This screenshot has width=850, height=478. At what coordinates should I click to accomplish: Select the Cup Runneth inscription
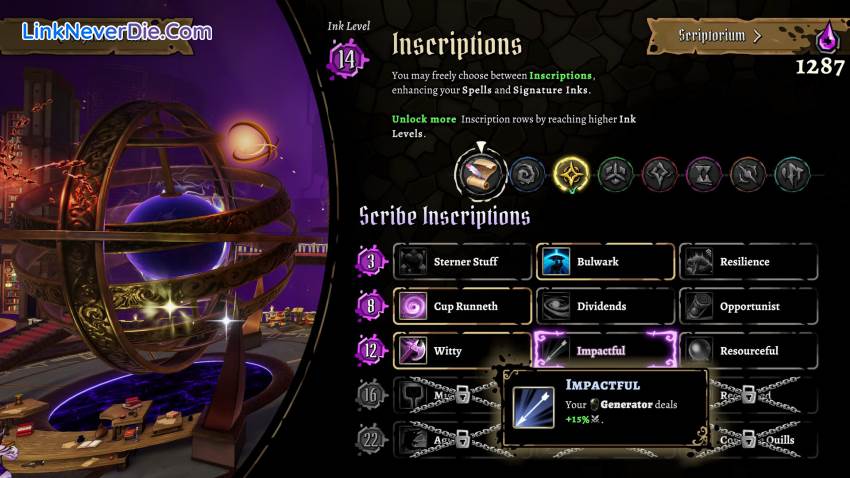click(x=462, y=306)
